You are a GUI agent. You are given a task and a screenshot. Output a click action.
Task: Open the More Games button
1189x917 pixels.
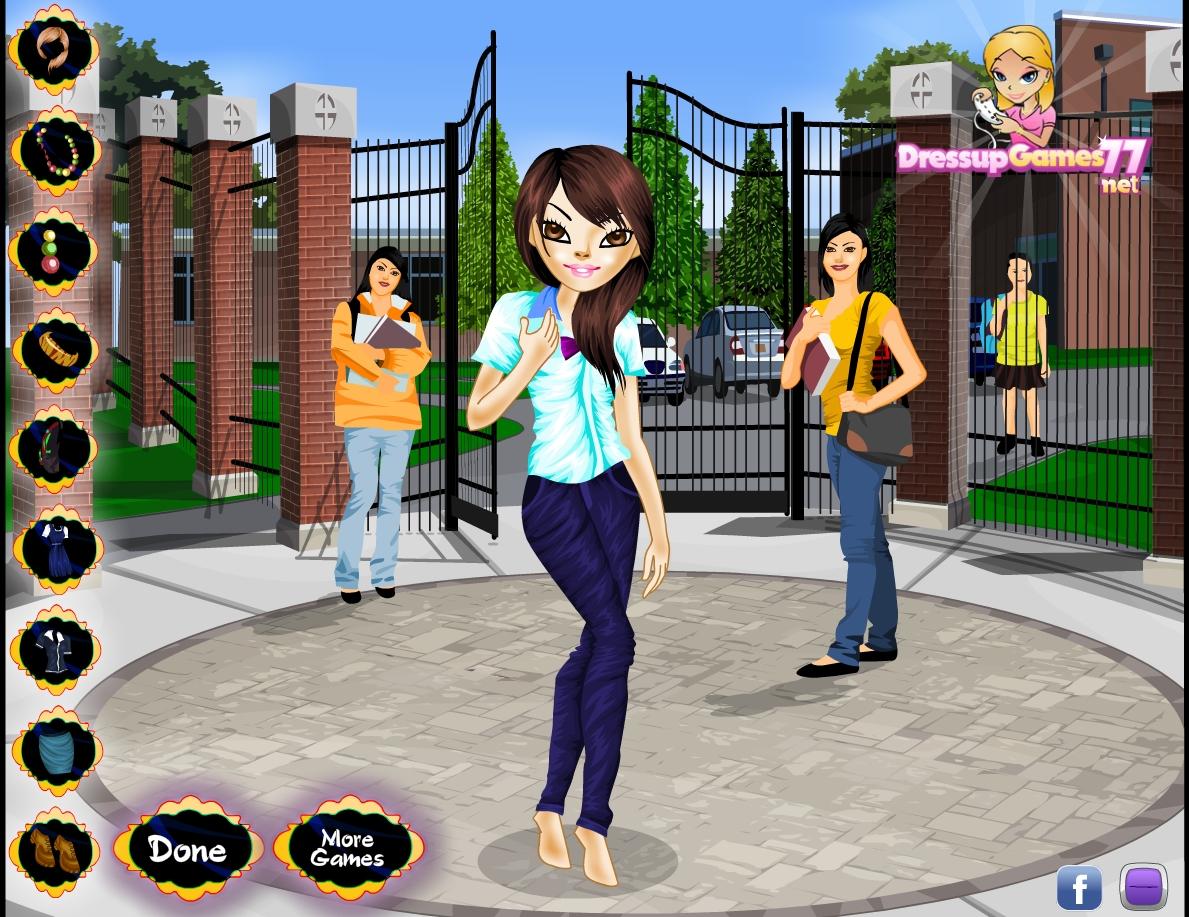click(x=347, y=849)
